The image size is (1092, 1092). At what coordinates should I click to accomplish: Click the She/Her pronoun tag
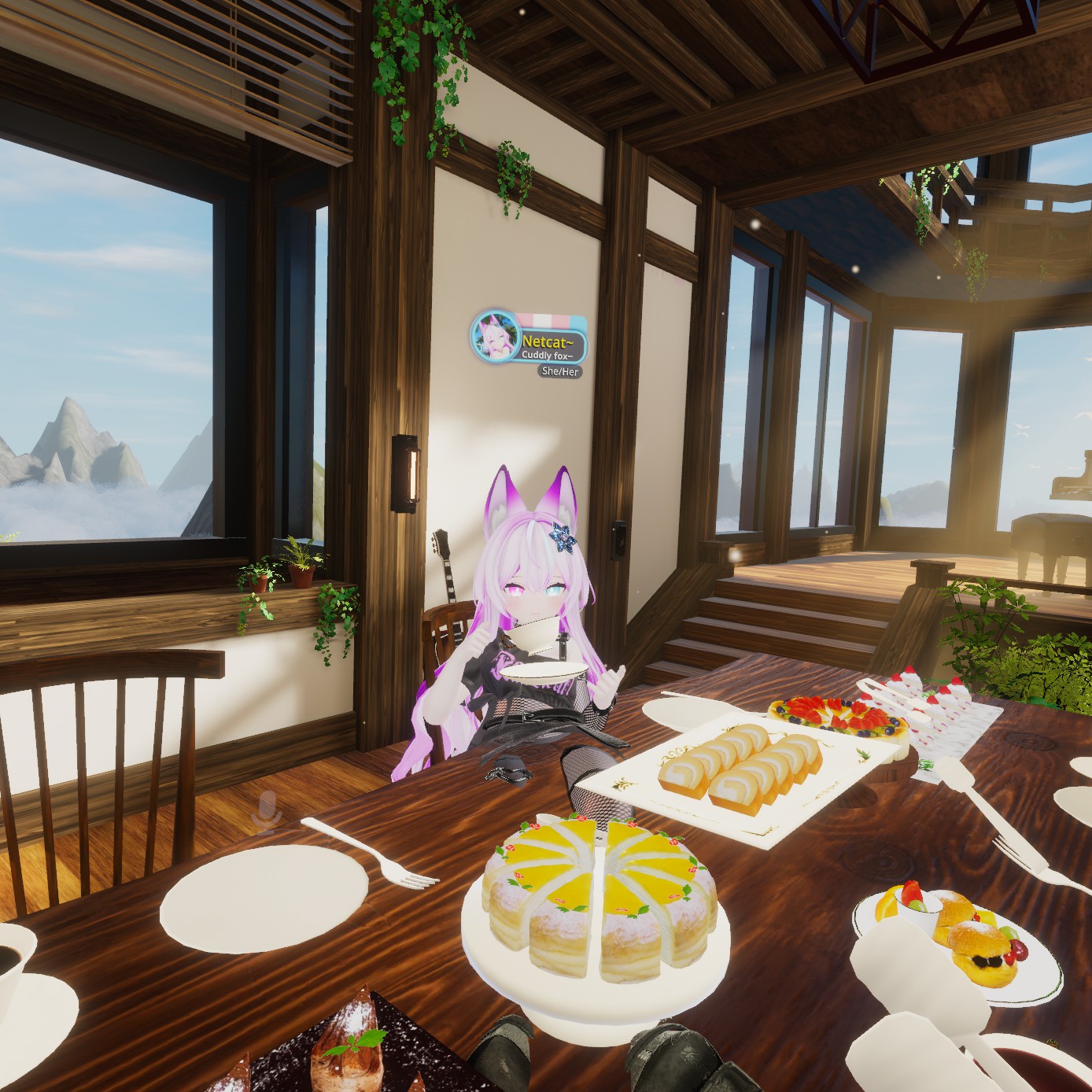coord(560,371)
